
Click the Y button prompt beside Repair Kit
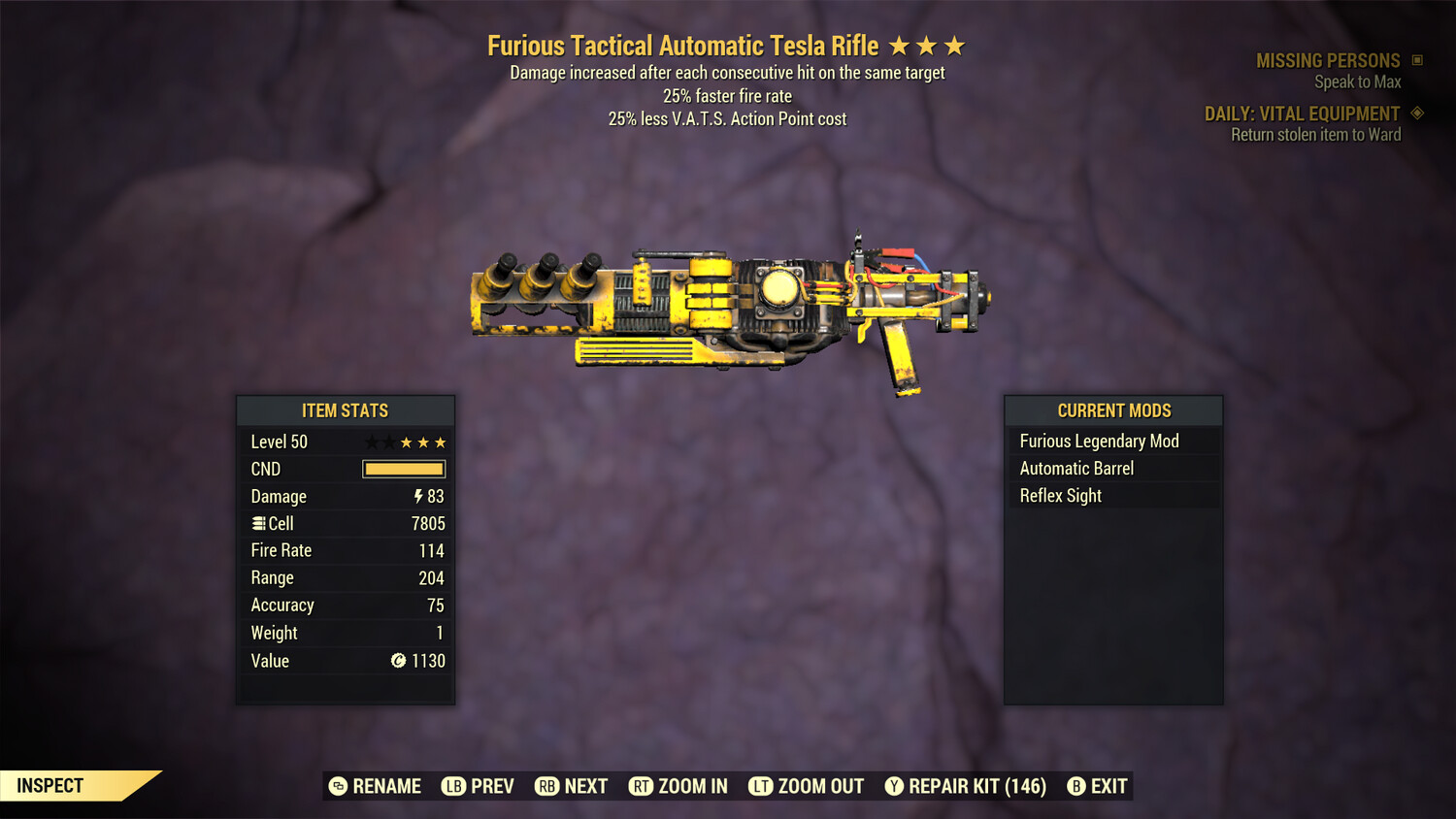point(894,786)
